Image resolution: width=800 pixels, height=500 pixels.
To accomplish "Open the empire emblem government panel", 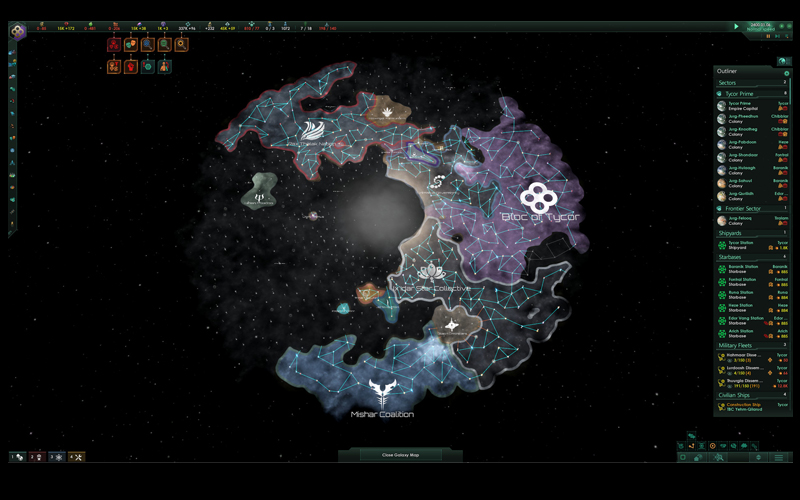I will (x=18, y=32).
